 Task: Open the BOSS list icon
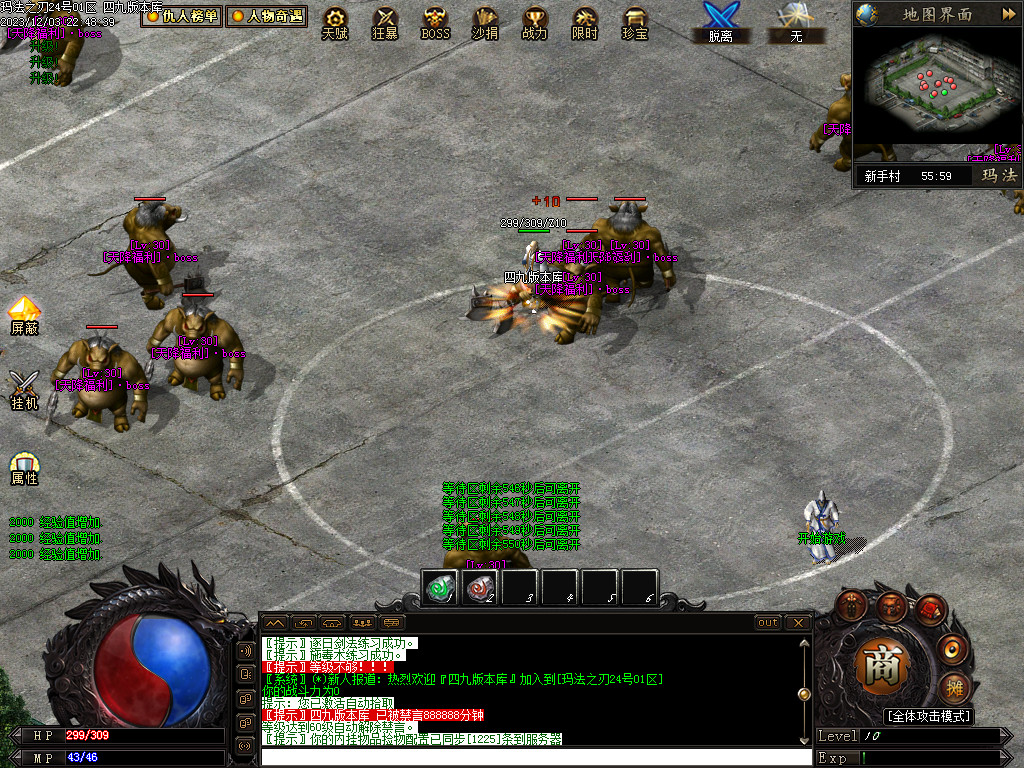(x=435, y=22)
